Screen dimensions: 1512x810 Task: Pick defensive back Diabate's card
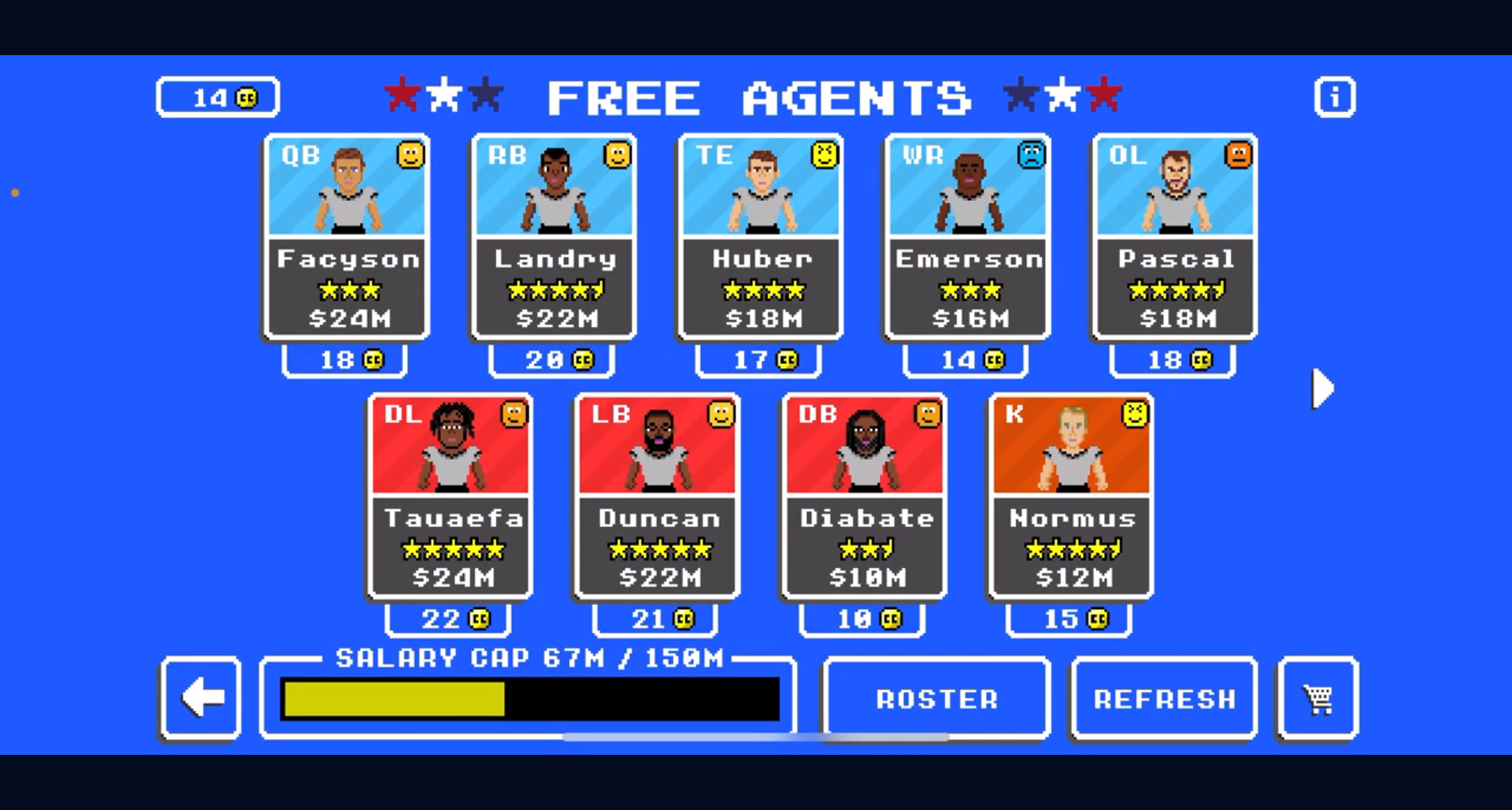pyautogui.click(x=865, y=496)
